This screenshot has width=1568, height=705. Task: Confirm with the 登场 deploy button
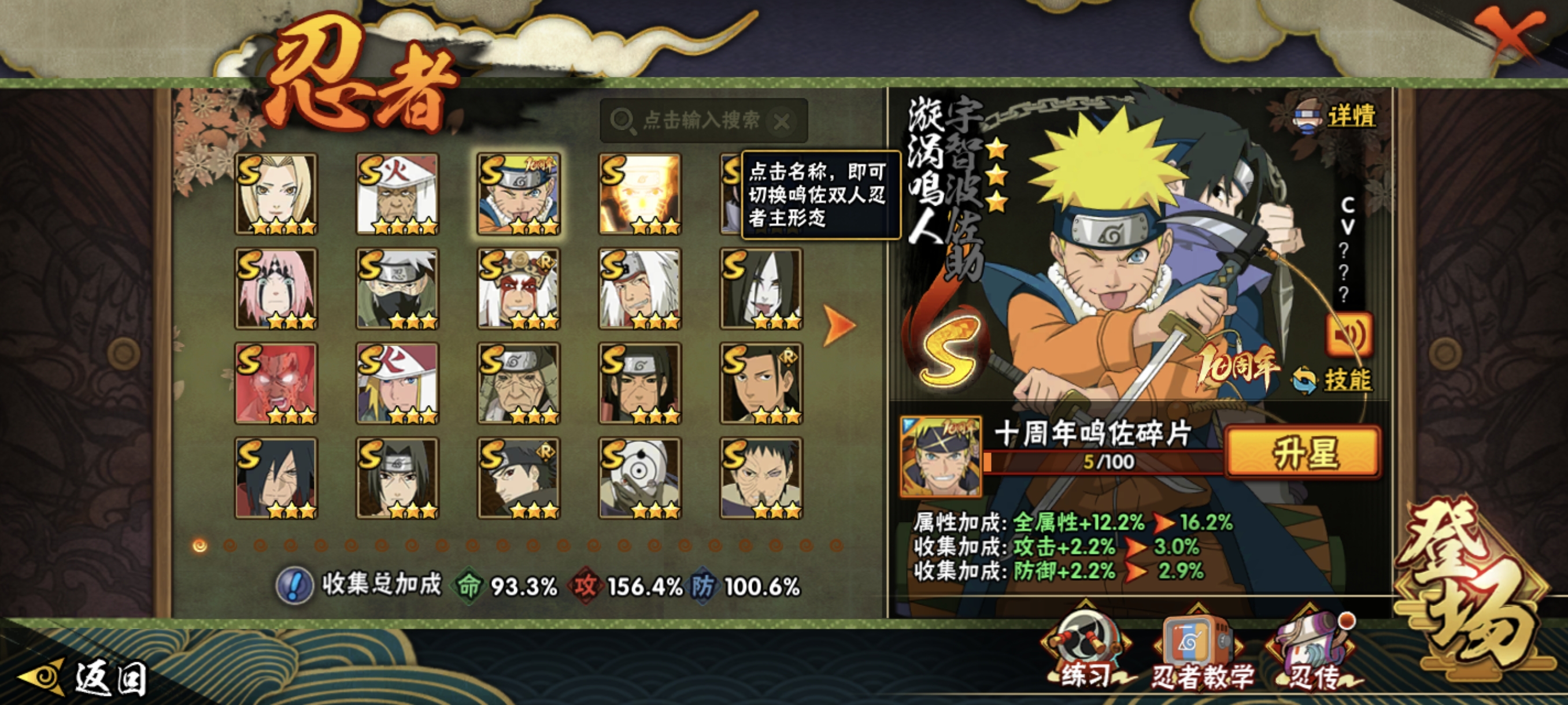(x=1473, y=596)
